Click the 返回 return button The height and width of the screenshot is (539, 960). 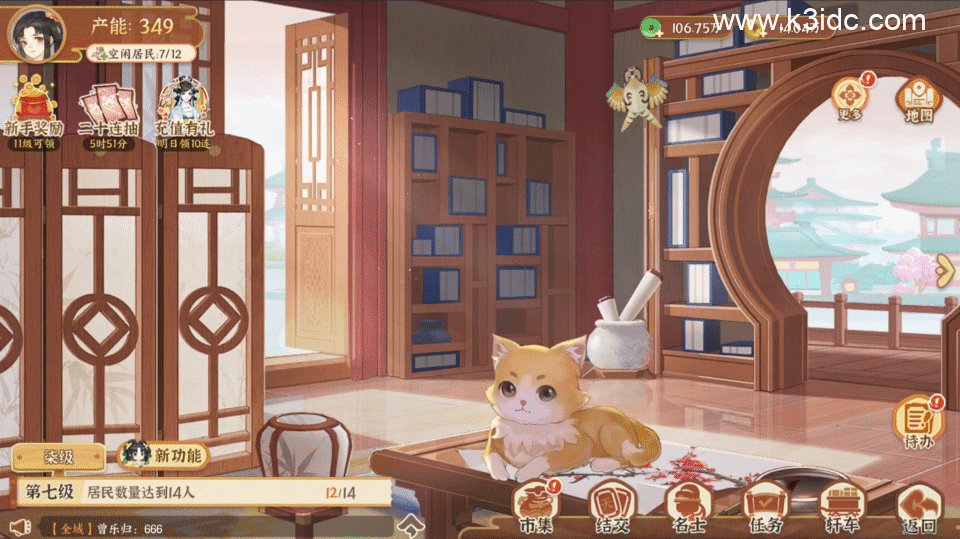(917, 508)
